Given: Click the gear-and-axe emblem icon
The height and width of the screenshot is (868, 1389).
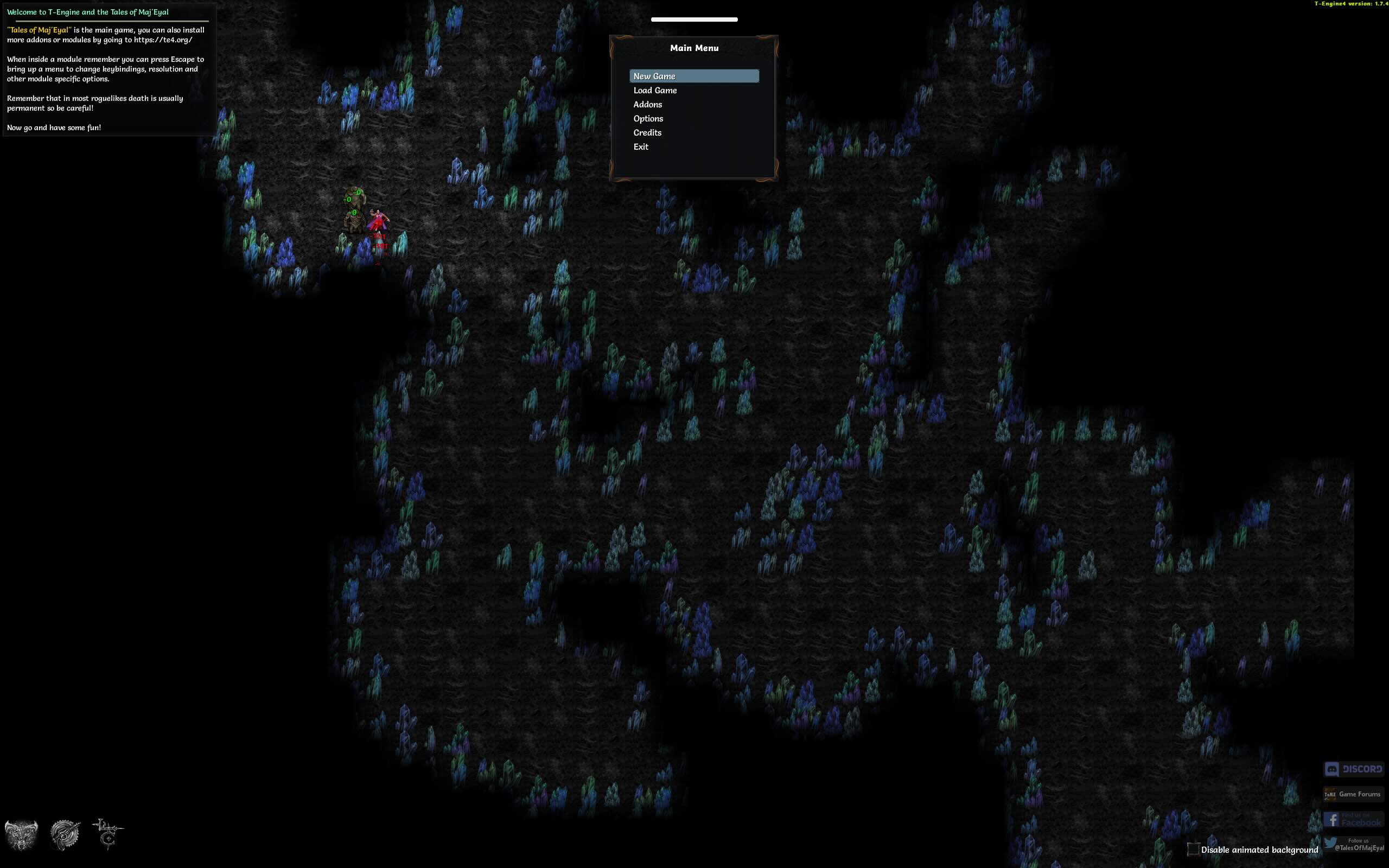Looking at the screenshot, I should (64, 835).
